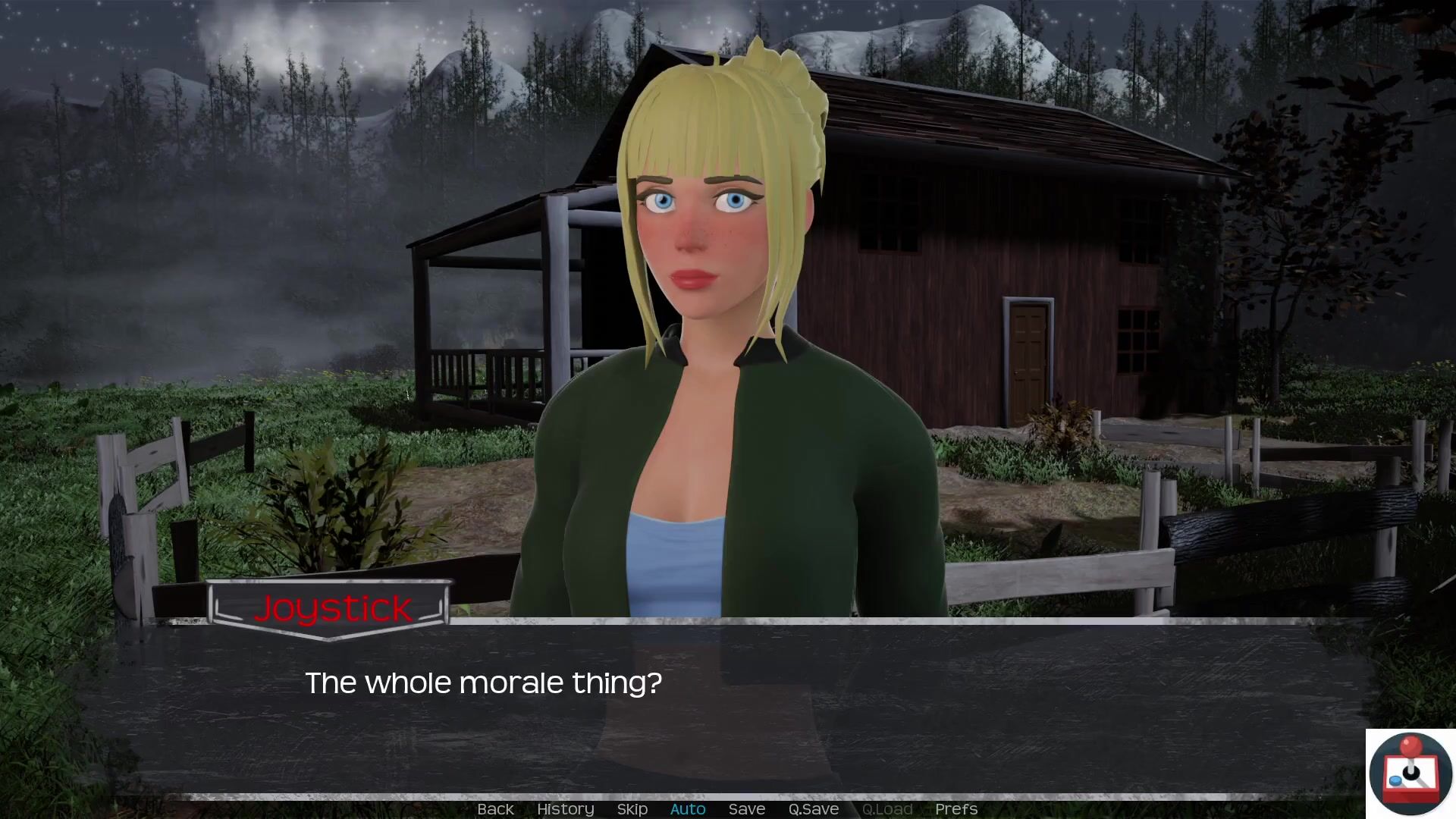Quick save with Q.Save

click(x=813, y=809)
